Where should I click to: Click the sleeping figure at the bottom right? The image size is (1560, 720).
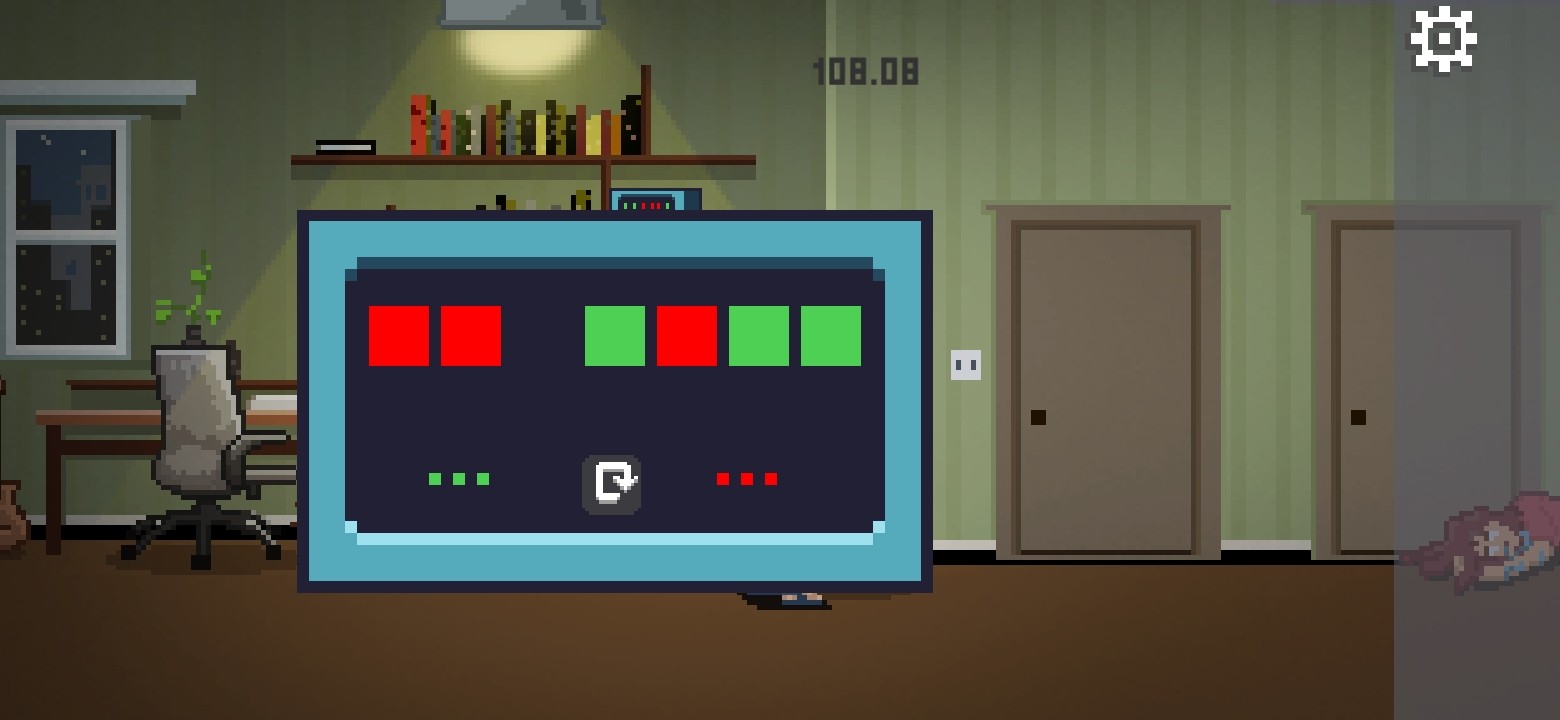click(1490, 550)
